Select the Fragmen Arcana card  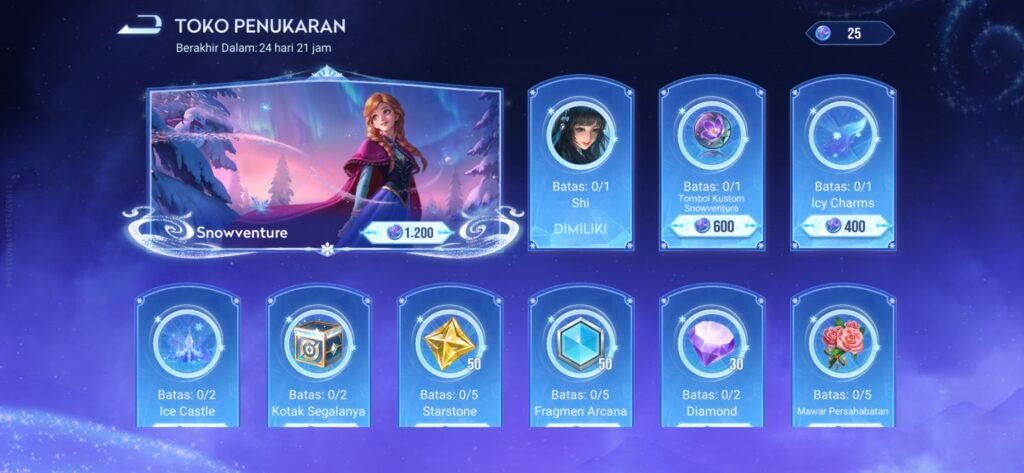point(581,360)
